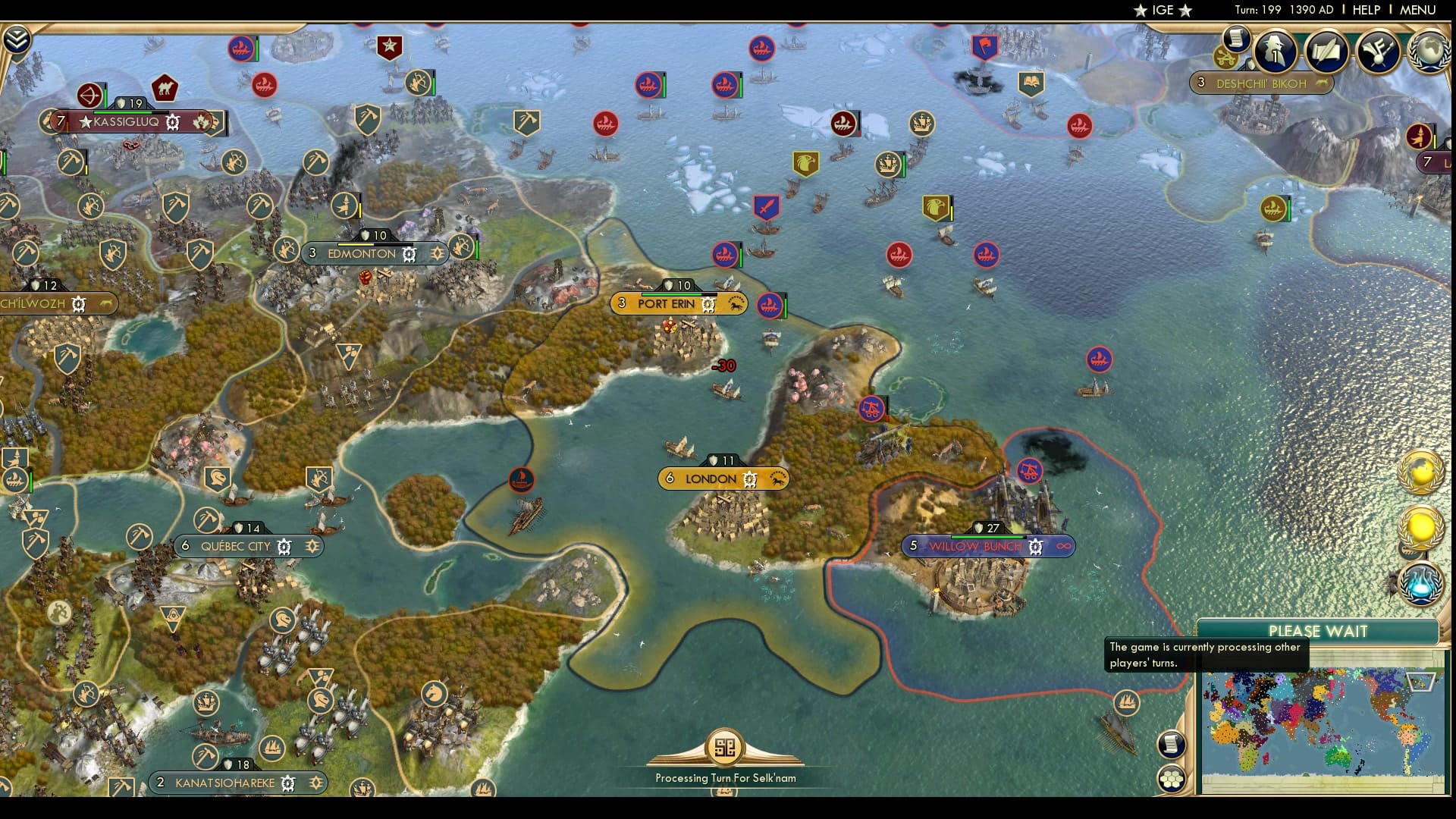Click the trade caravan icon beside Deshchii' Bikoh banner
Screen dimensions: 1456x819
[1225, 57]
